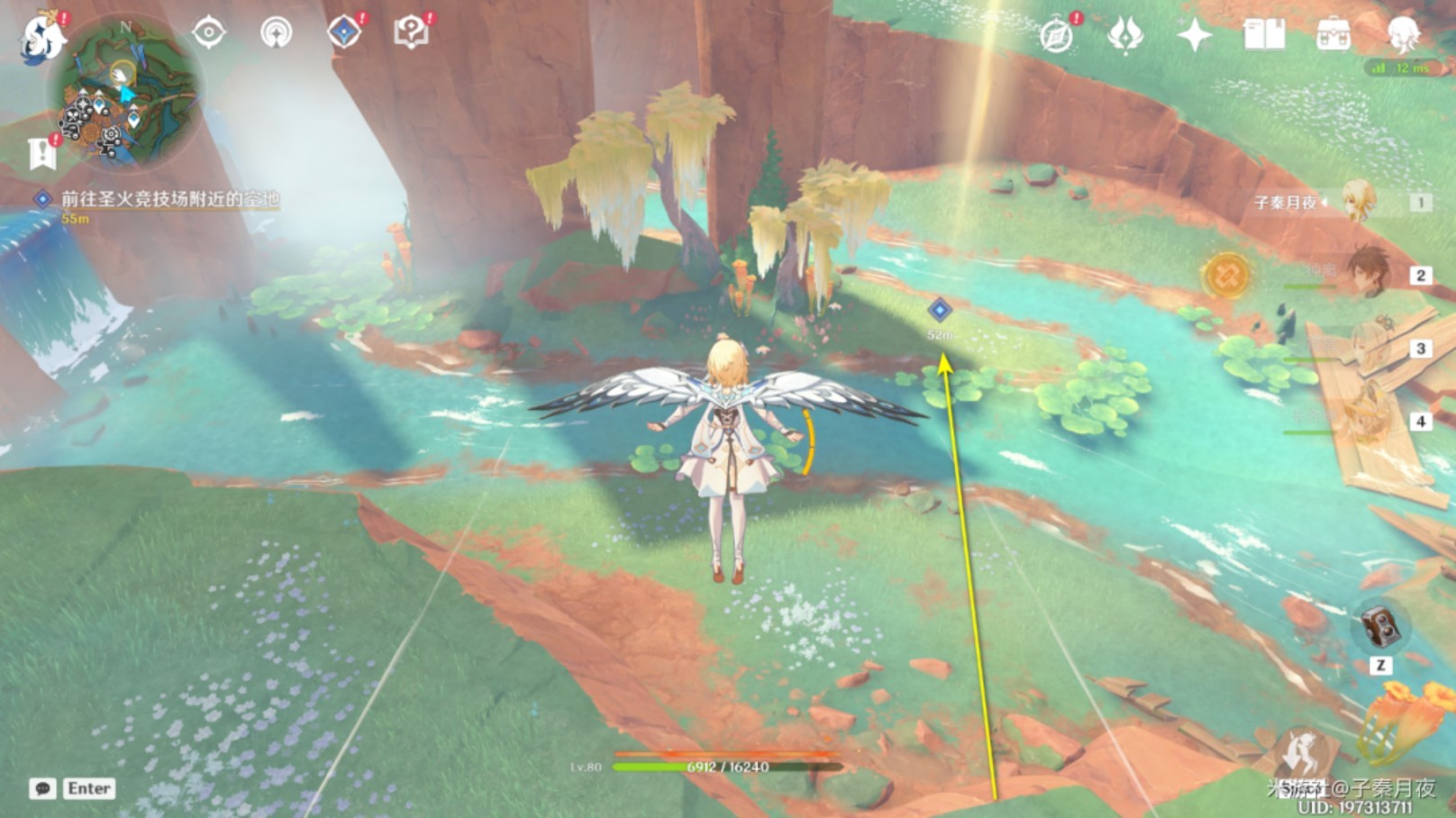Open the tutorial book with question mark
Screen dimensions: 1456x818
(x=411, y=33)
